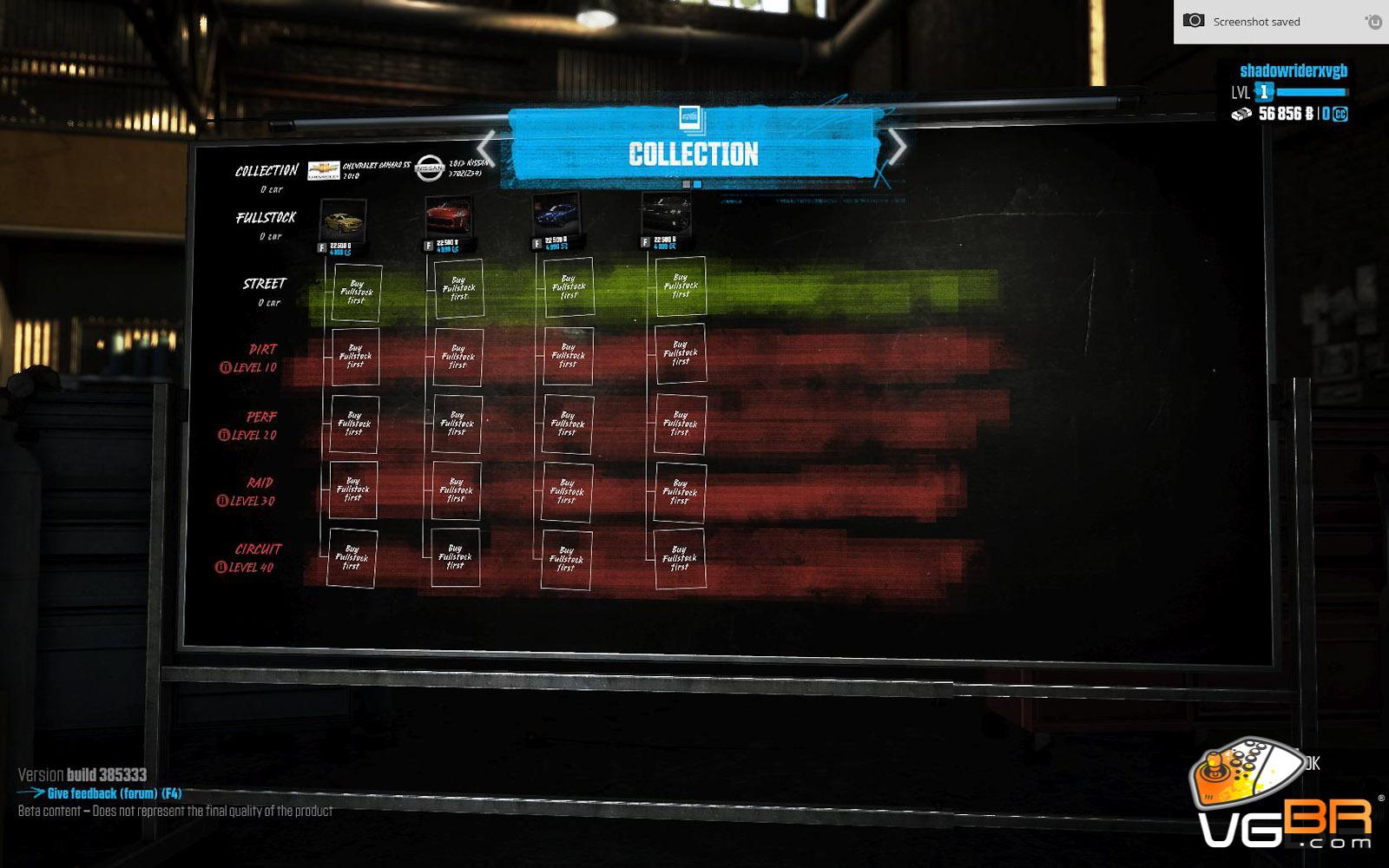Go to the previous page with the left arrow
The height and width of the screenshot is (868, 1389).
[x=487, y=147]
